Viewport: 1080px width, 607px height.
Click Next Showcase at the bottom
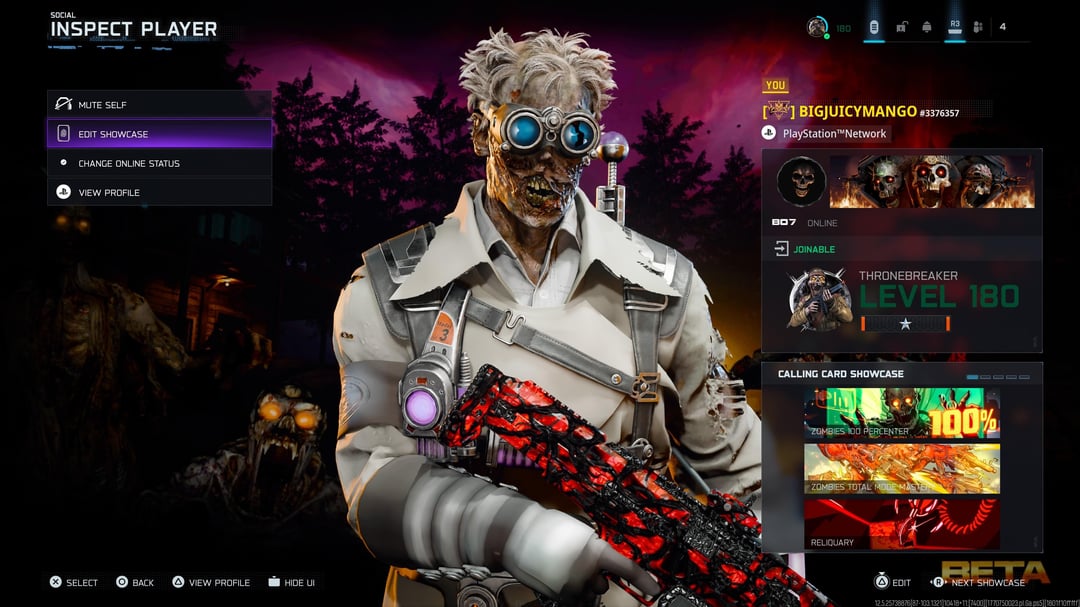[x=979, y=582]
